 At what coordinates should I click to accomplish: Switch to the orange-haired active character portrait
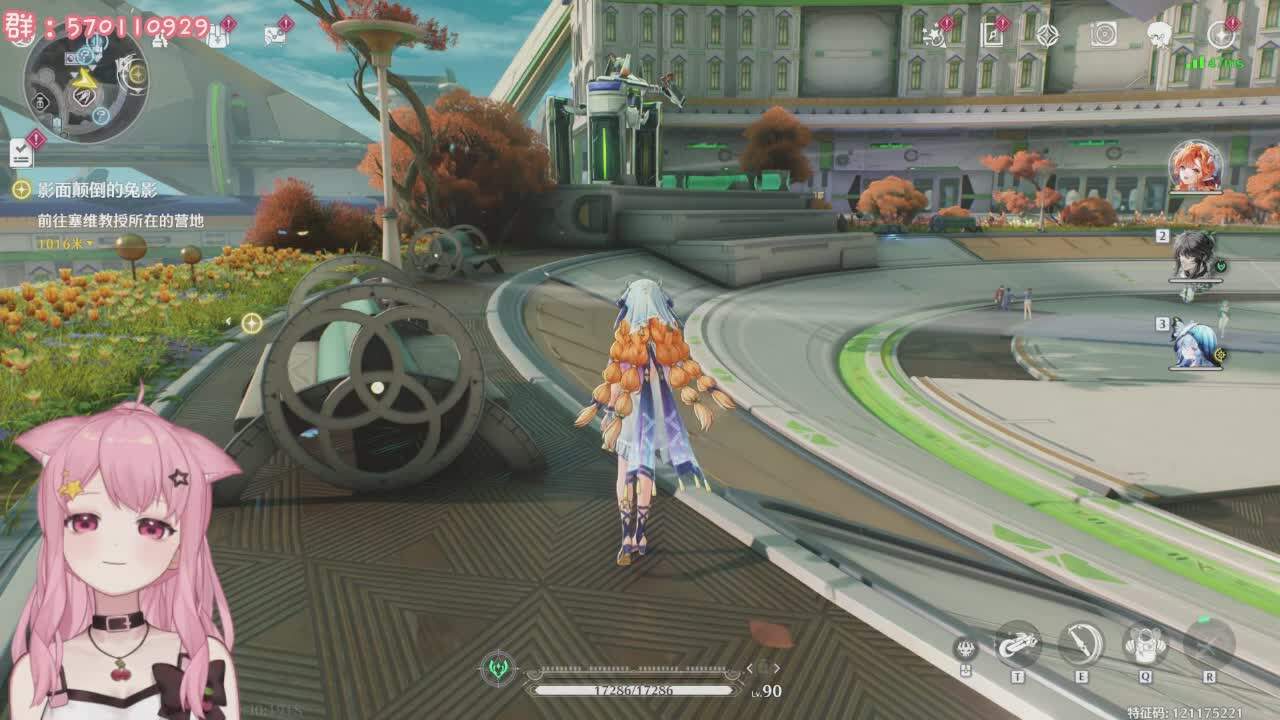pyautogui.click(x=1195, y=167)
